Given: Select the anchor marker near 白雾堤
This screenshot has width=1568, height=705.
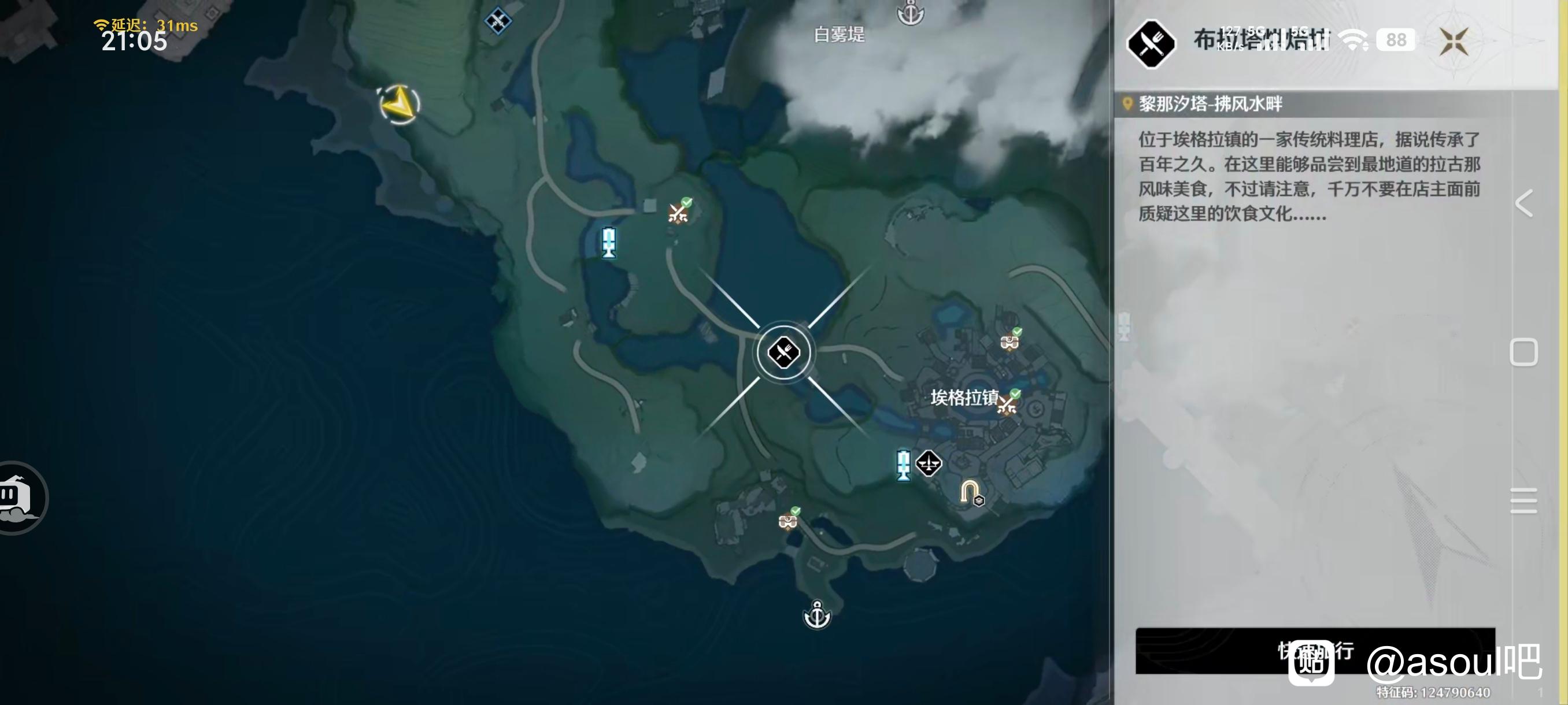Looking at the screenshot, I should [911, 12].
